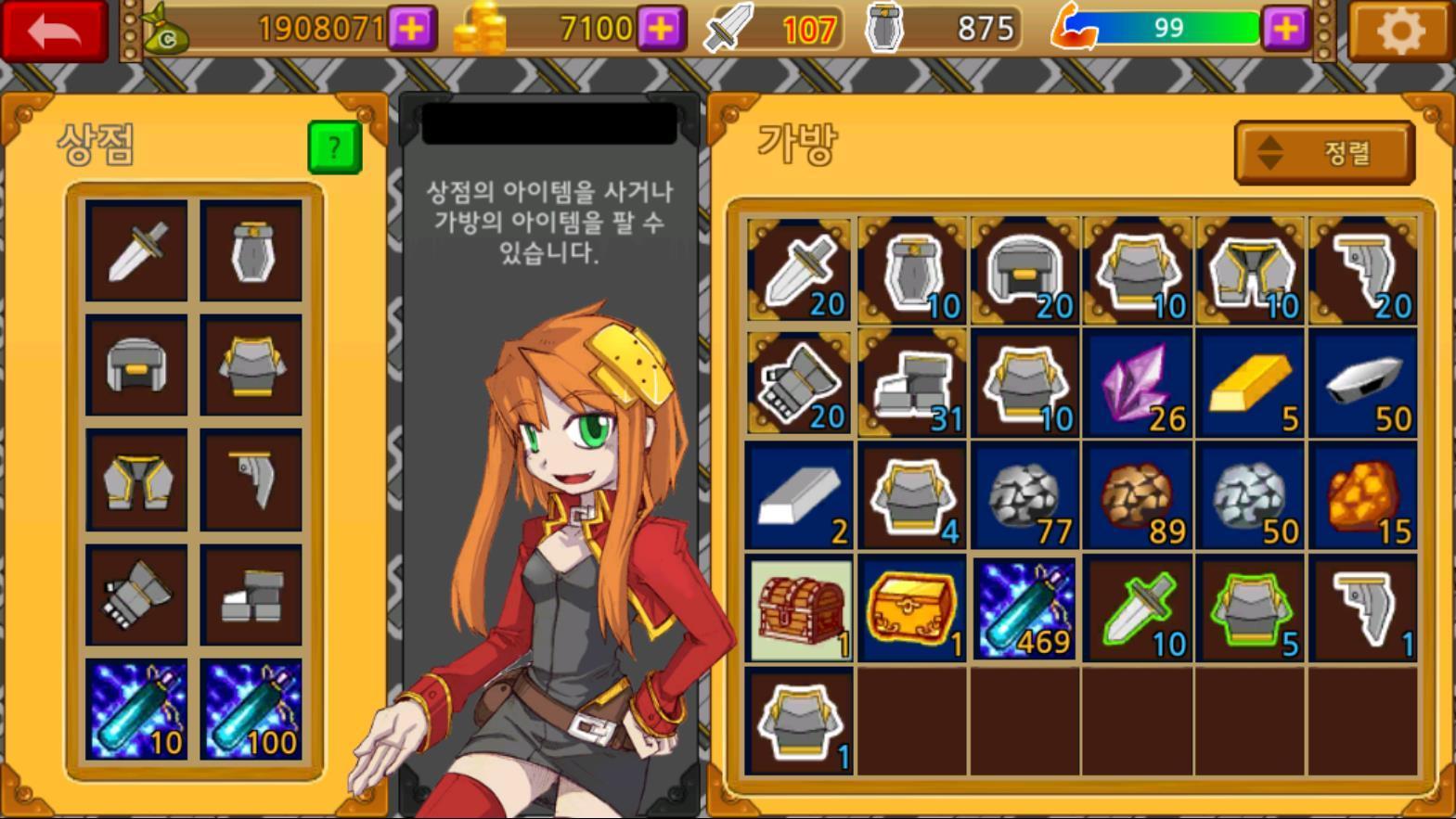Click the red back arrow
This screenshot has height=819, width=1456.
pos(54,29)
